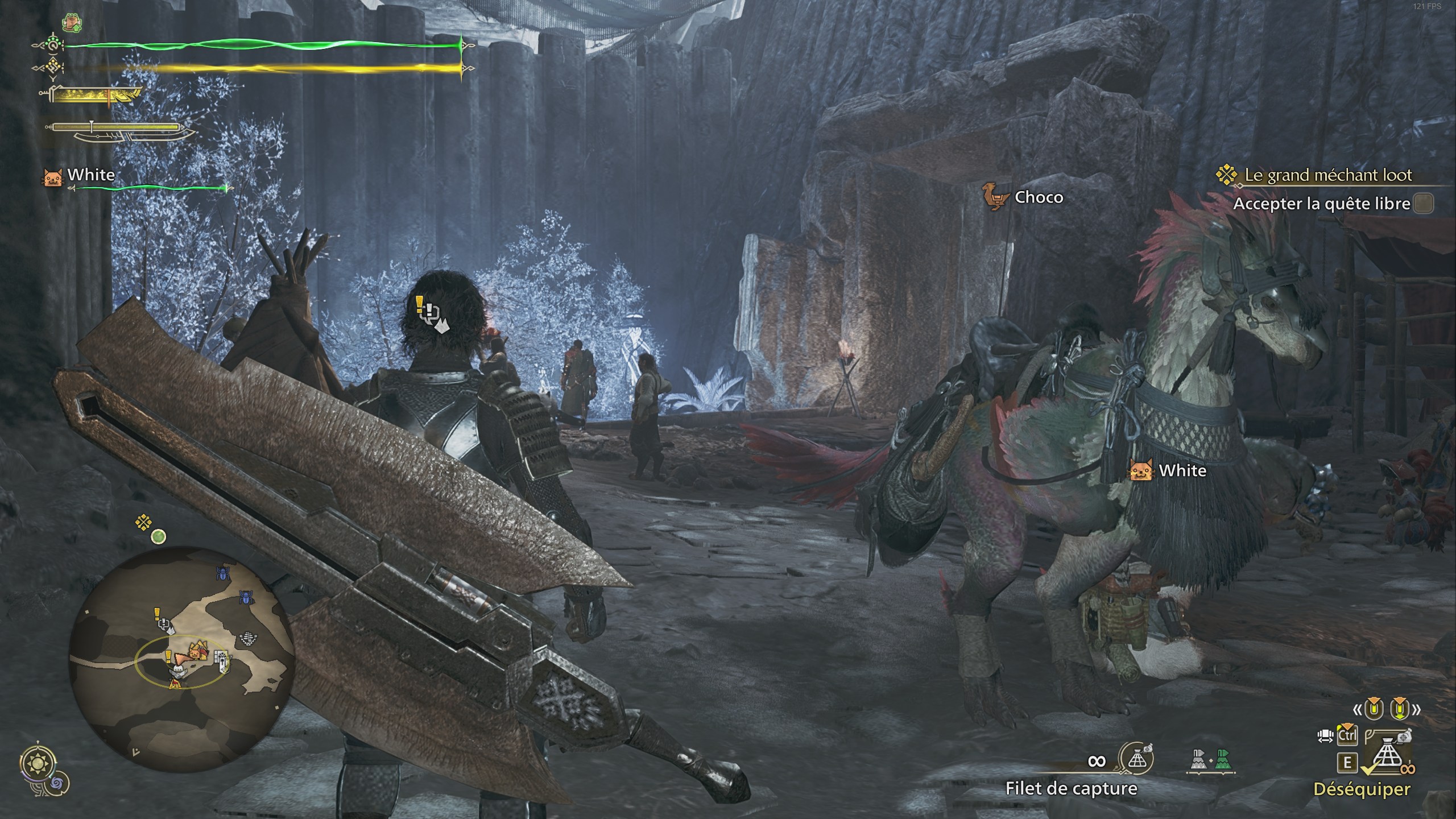Click the orange down arrow above the Ctrl prompt

click(x=1347, y=726)
